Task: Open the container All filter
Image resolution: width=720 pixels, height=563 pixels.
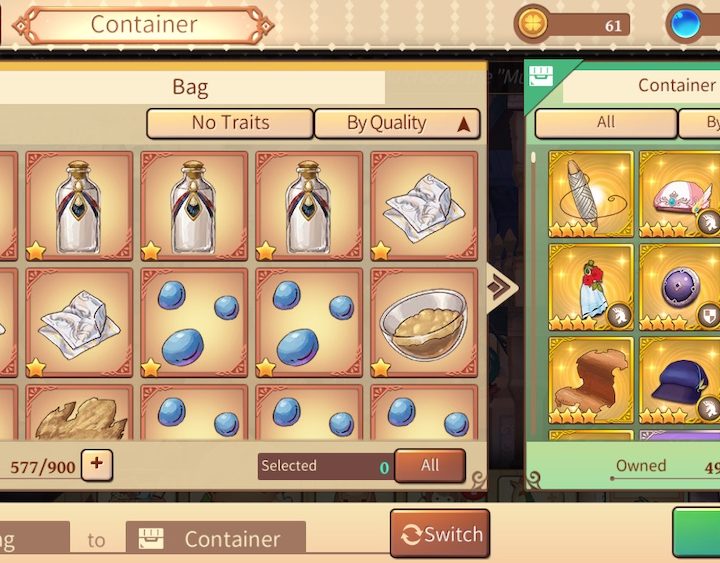Action: click(x=605, y=122)
